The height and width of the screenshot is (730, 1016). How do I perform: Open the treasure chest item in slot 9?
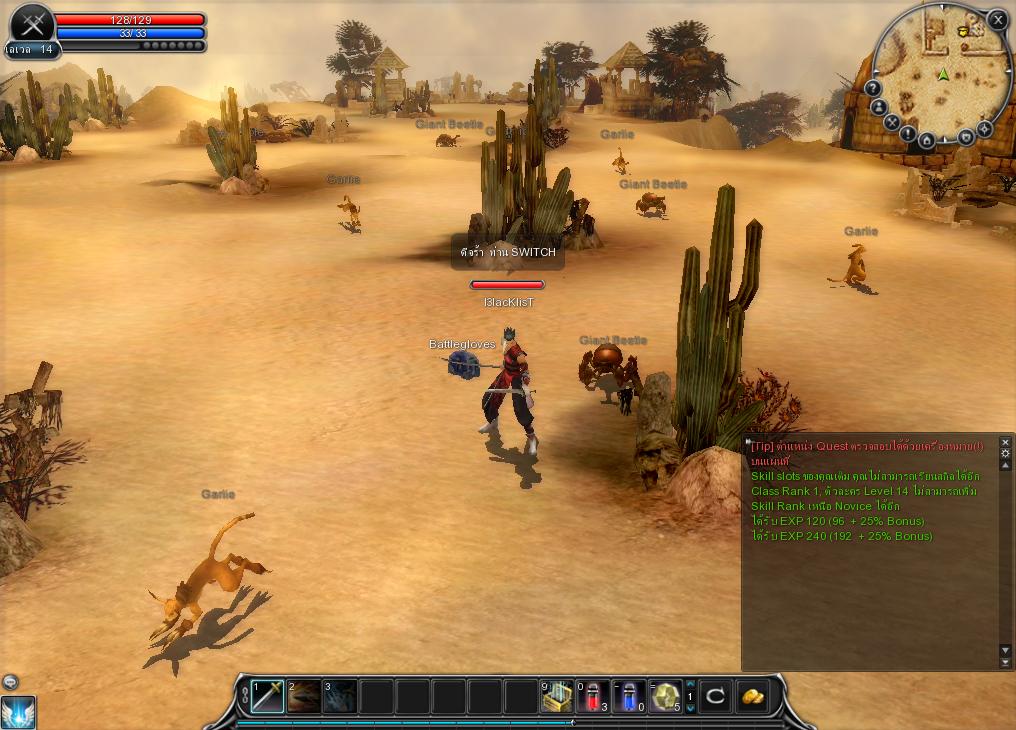tap(558, 697)
